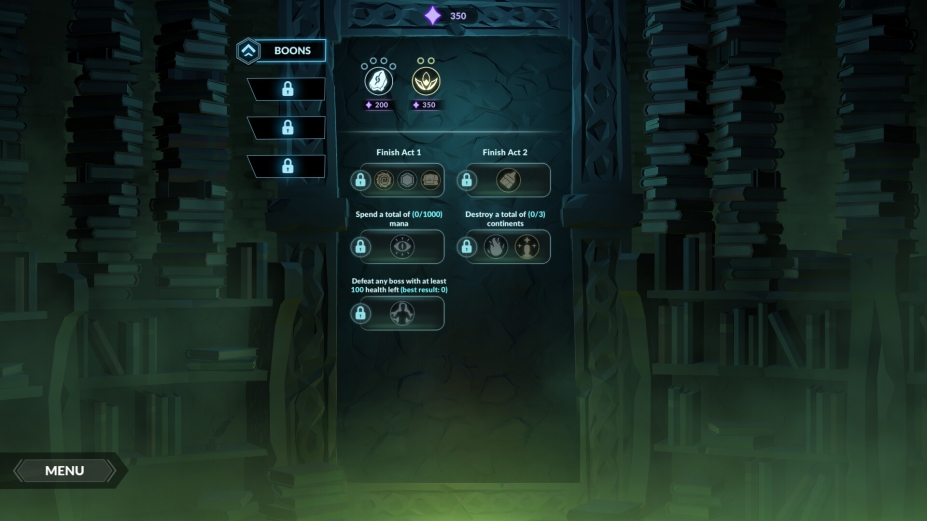Inspect the locked flame boon for destroying continents
Image resolution: width=927 pixels, height=521 pixels.
(496, 247)
